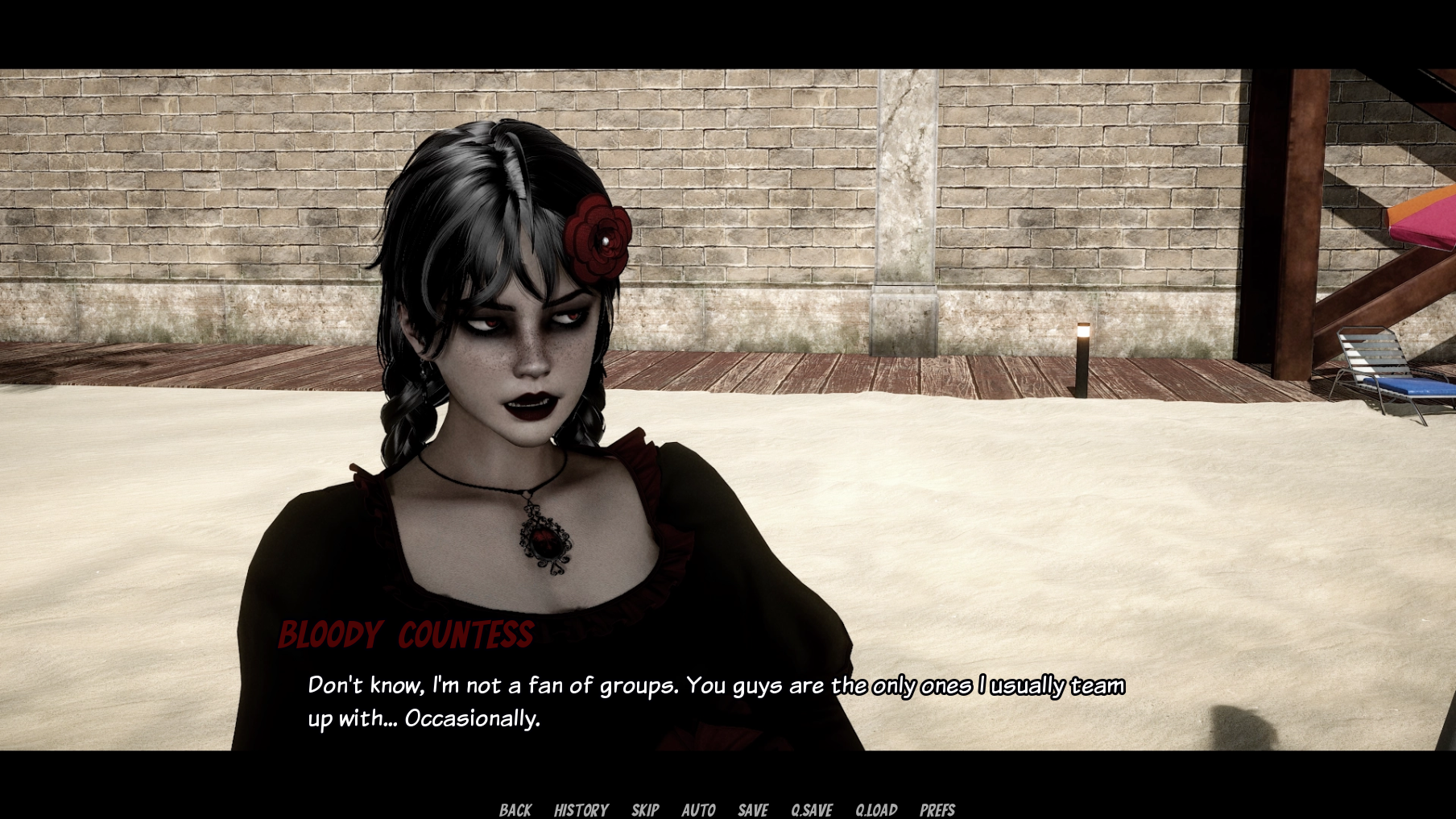The image size is (1456, 819).
Task: Select the BACK entry on the menu bar
Action: coord(516,810)
